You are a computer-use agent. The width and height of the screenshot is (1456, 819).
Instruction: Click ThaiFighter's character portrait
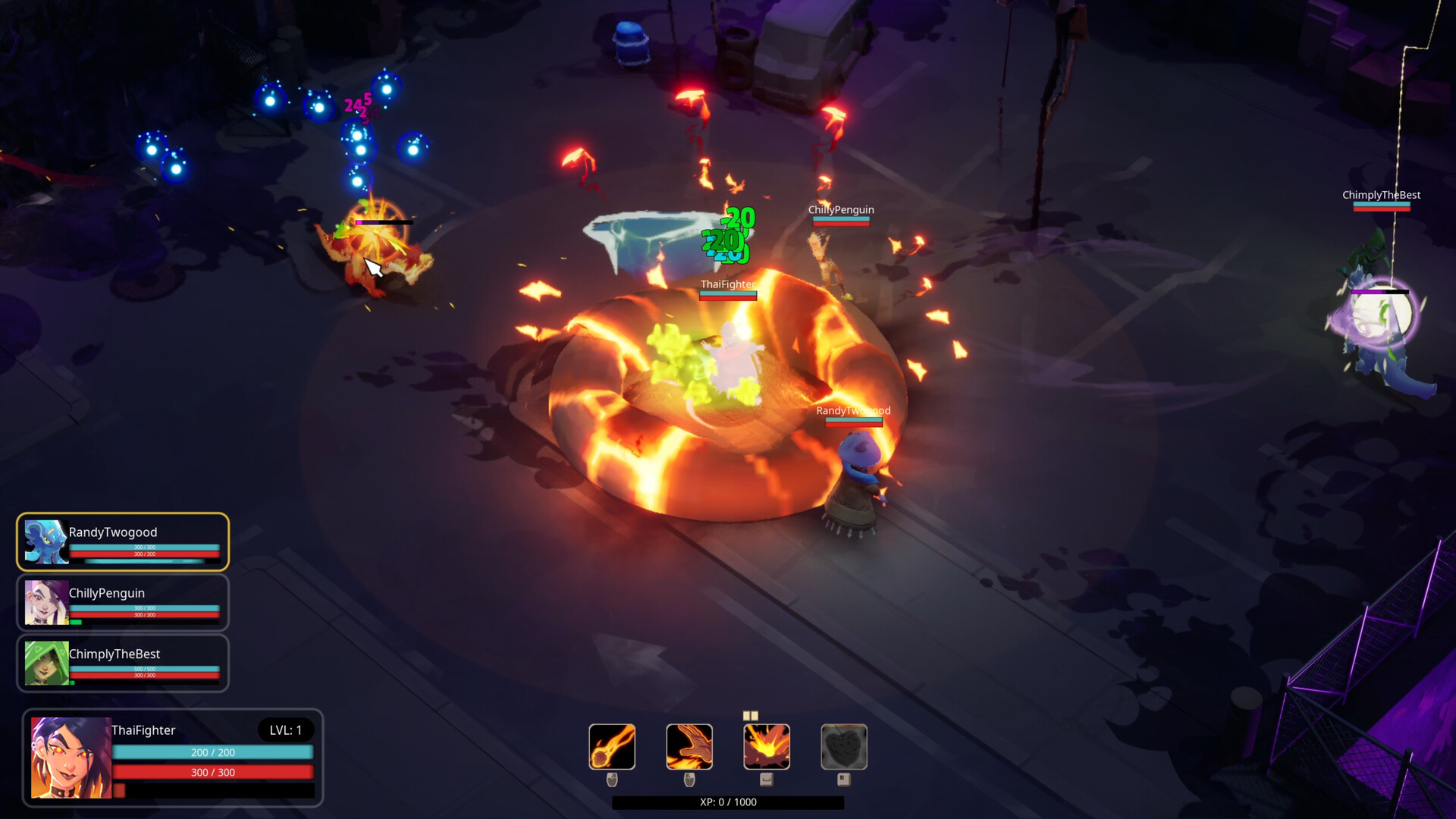(x=71, y=757)
